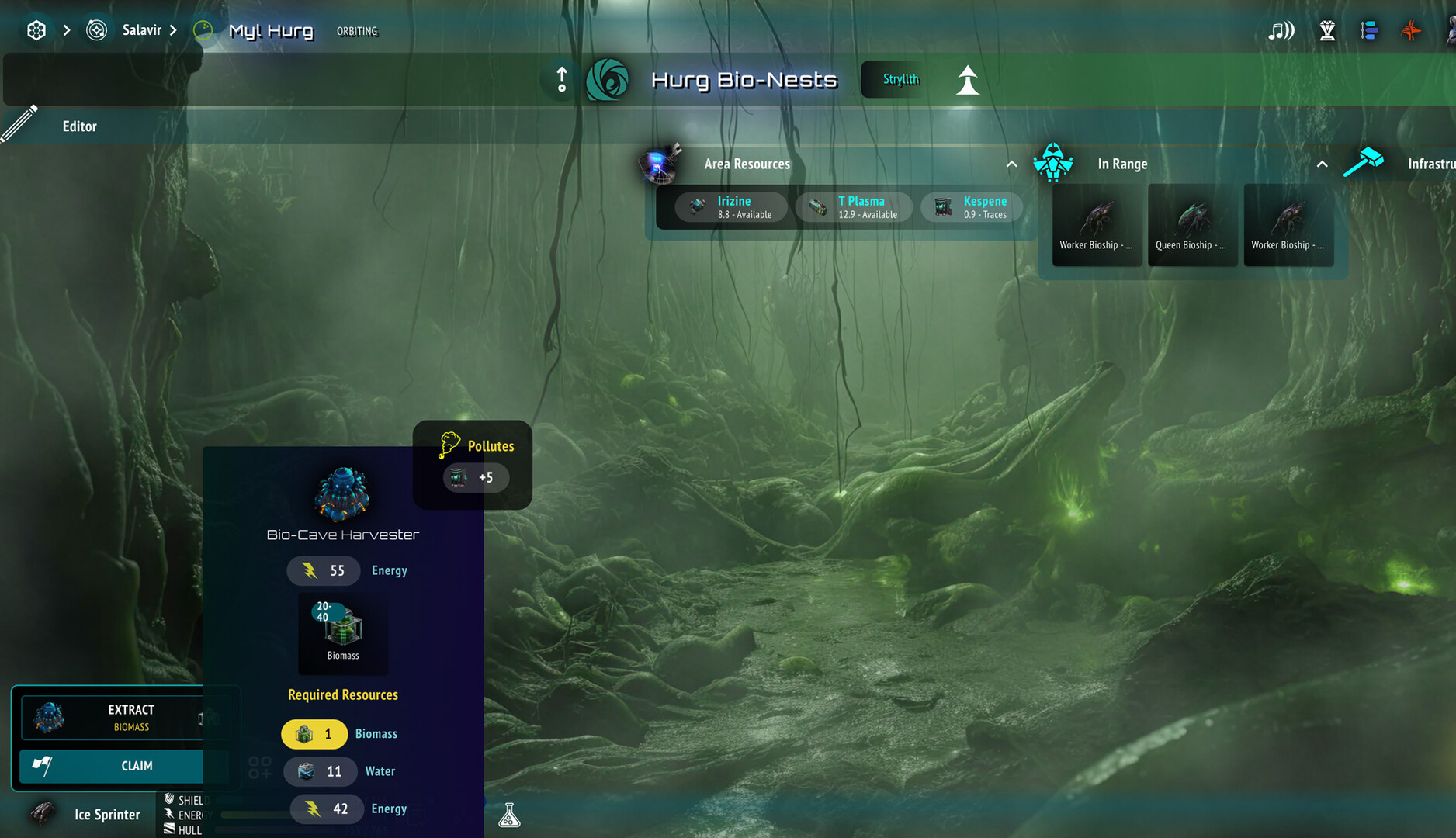Click the In Range spaceship icon

[1053, 164]
